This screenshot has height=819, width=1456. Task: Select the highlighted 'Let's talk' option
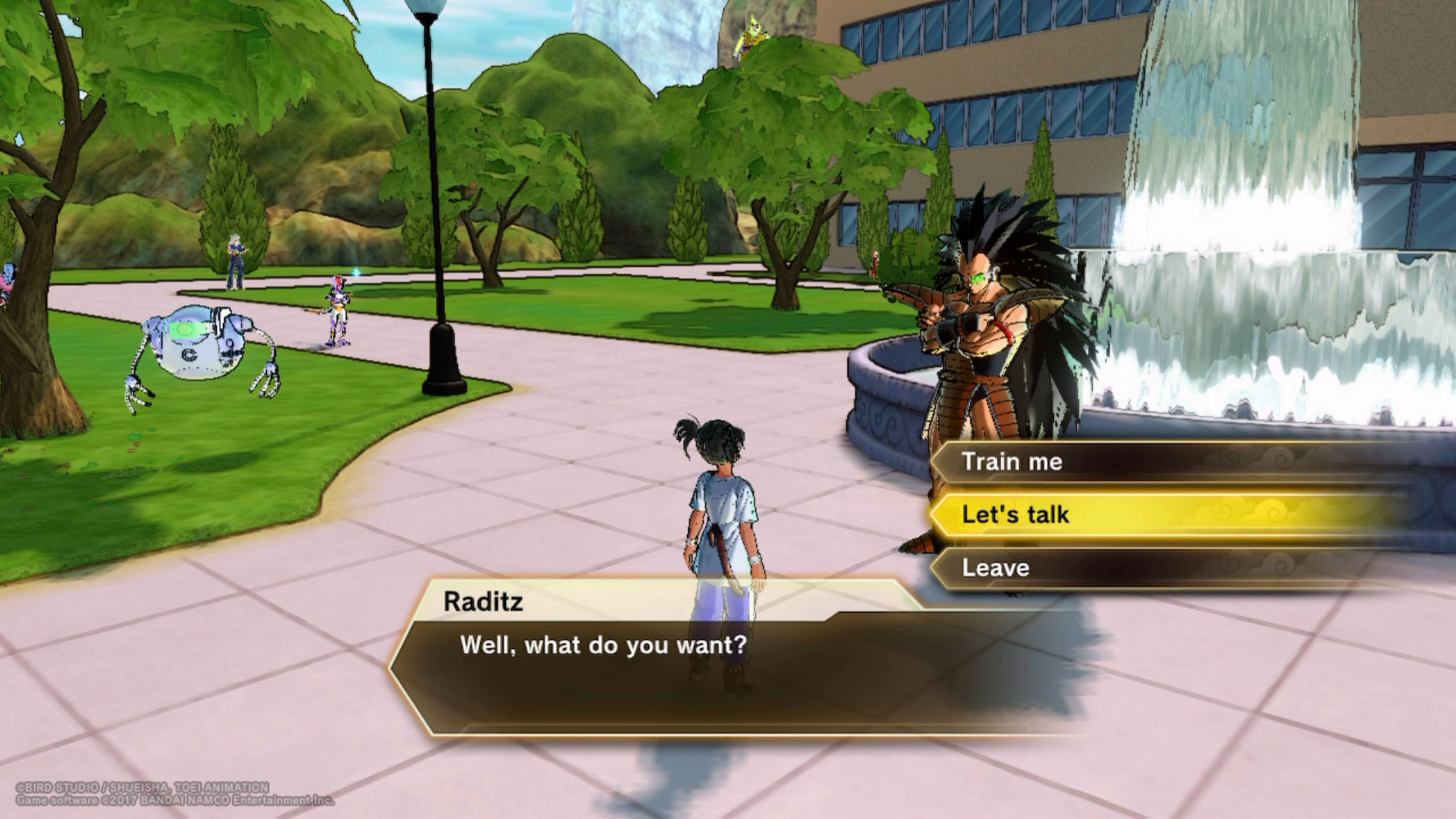[1015, 515]
